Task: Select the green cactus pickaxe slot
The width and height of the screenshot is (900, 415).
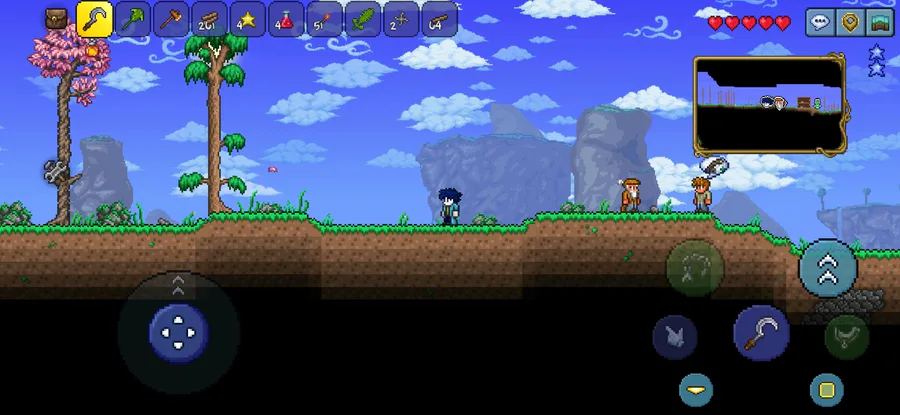Action: [x=133, y=20]
